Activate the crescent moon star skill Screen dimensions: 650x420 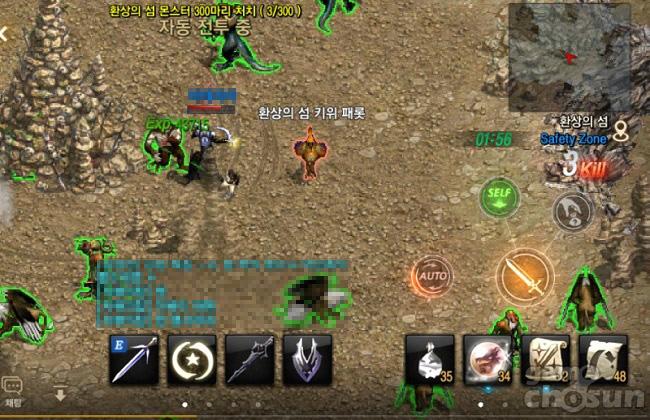coord(191,360)
